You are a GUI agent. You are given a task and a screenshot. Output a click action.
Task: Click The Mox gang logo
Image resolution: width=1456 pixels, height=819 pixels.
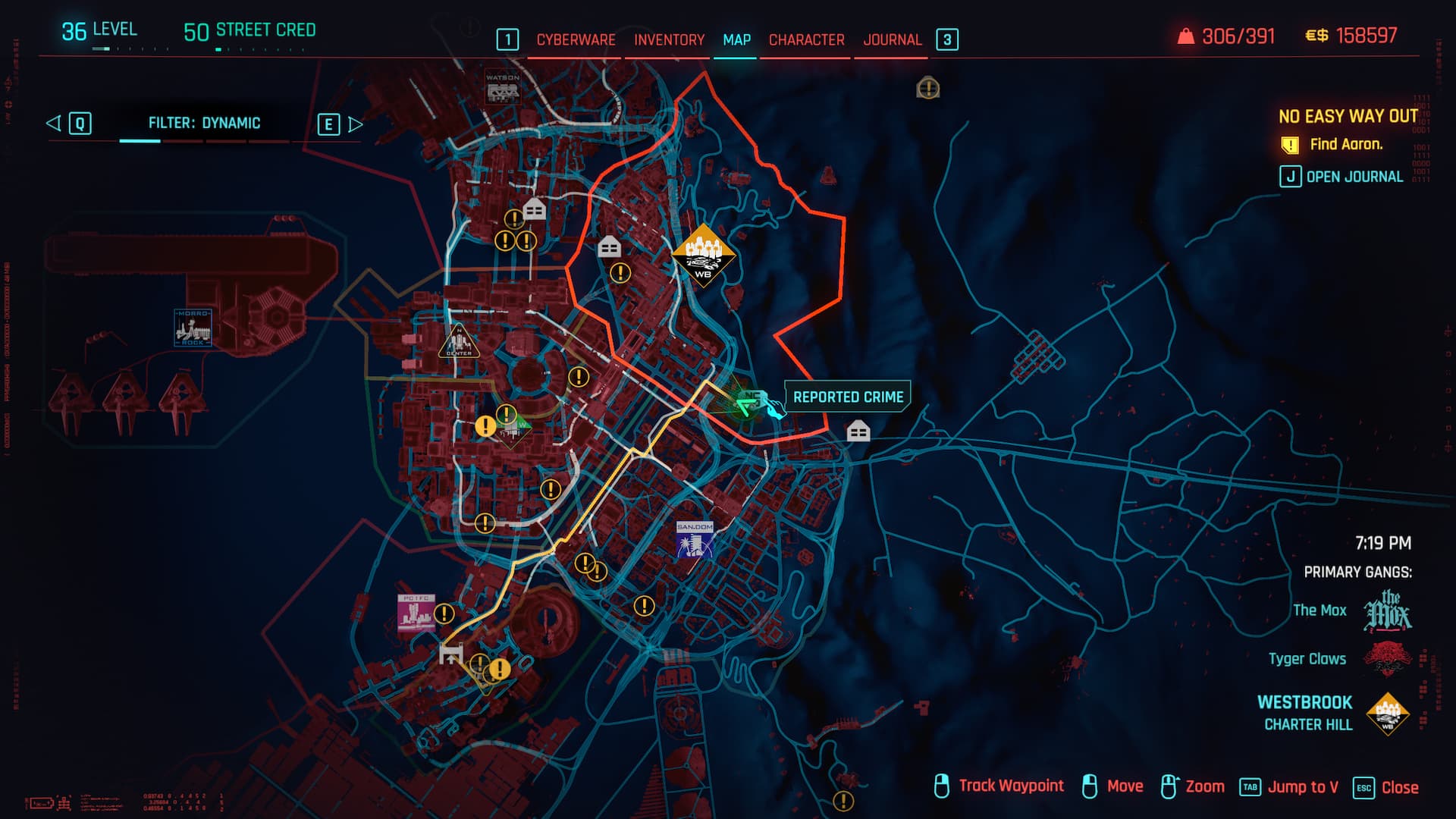(x=1387, y=611)
